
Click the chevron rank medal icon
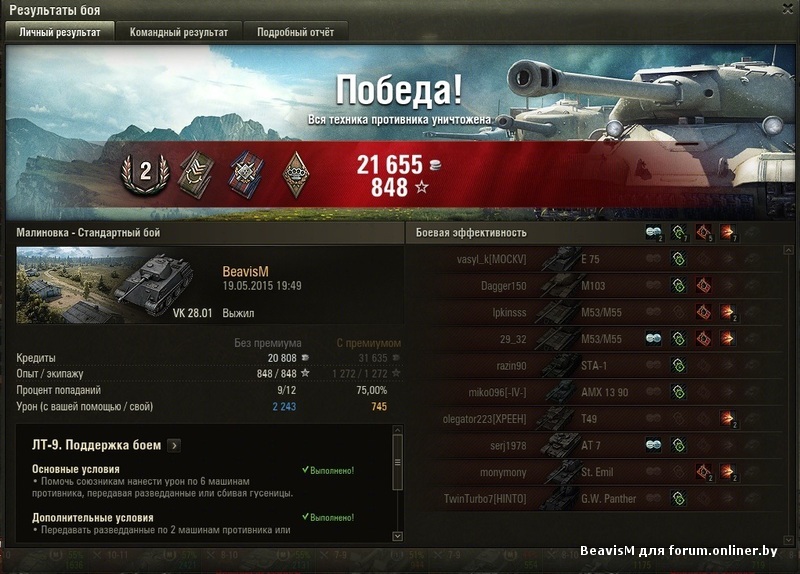(194, 173)
